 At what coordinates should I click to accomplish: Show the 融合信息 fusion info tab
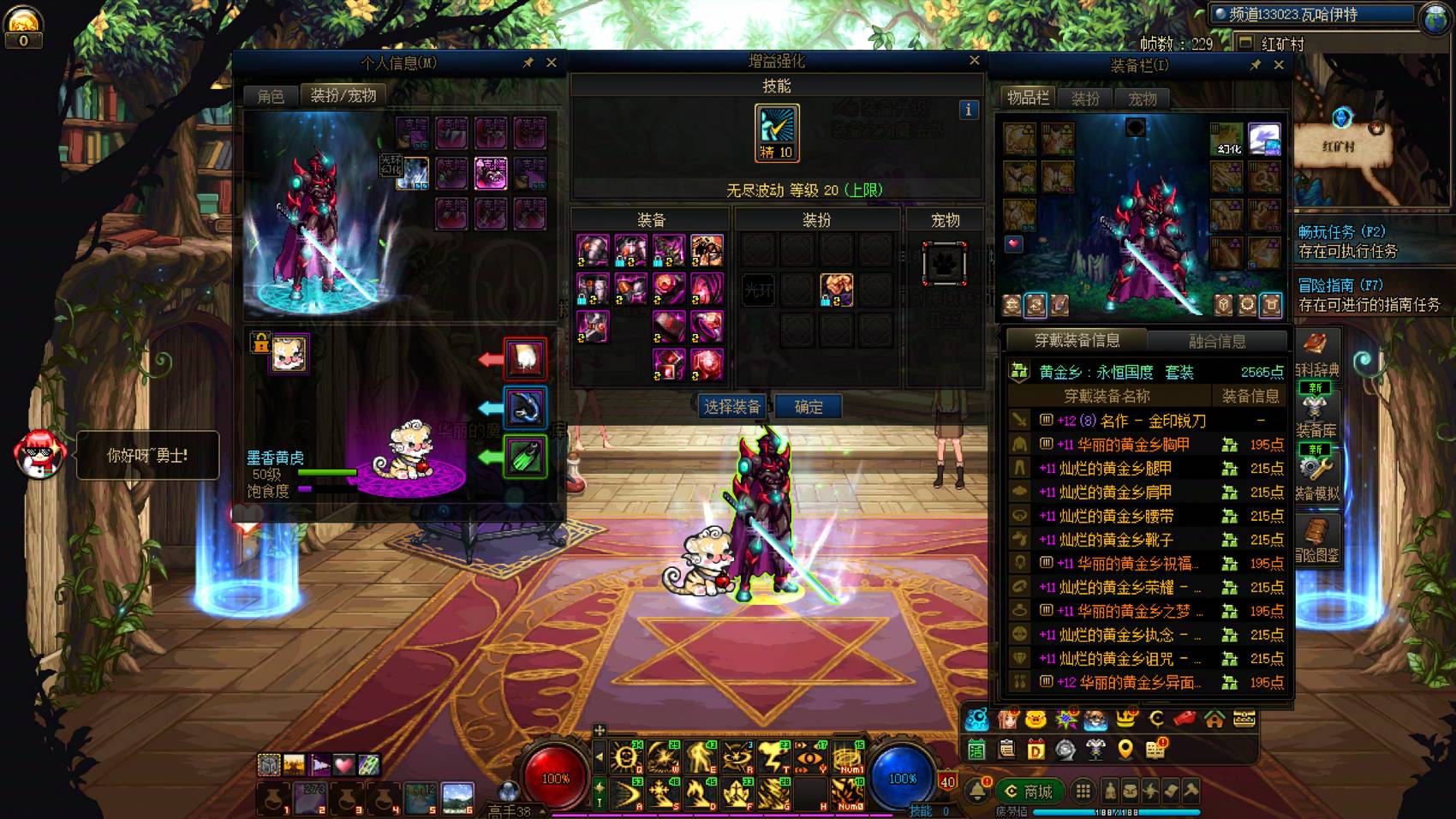(1216, 341)
